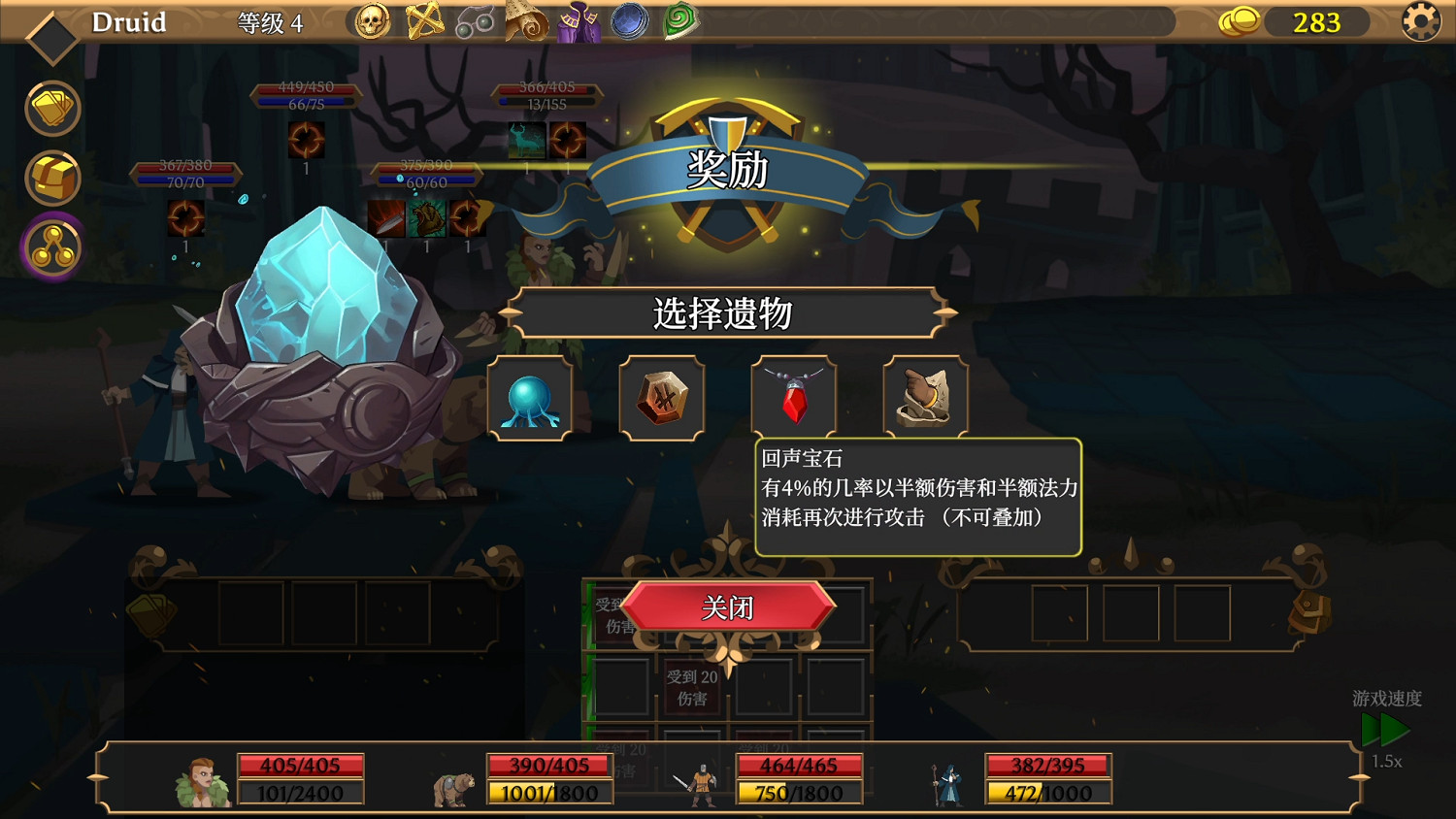Select the crossed golden bones icon in top bar
The height and width of the screenshot is (819, 1456).
click(424, 20)
